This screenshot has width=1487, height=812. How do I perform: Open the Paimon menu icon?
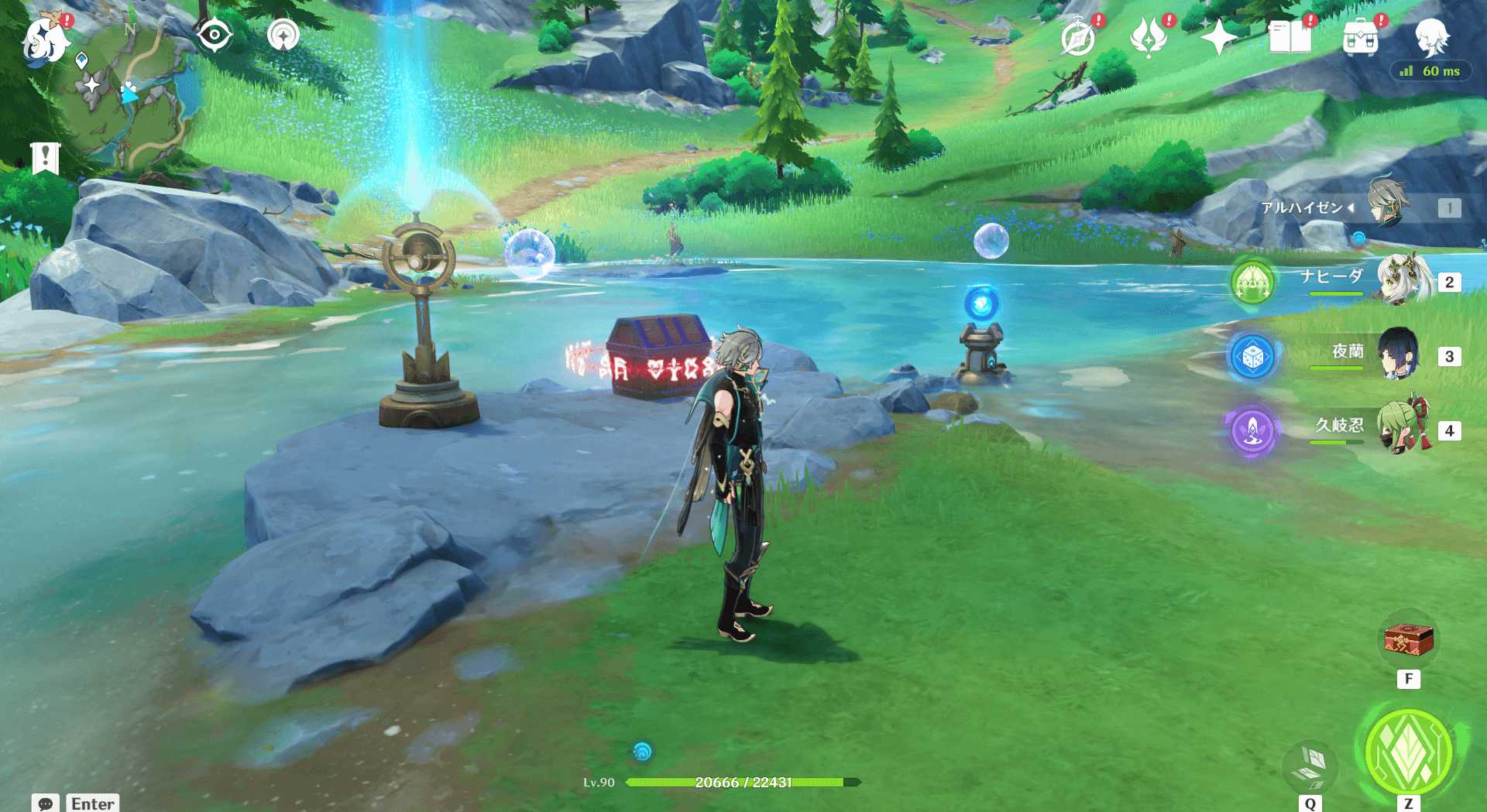tap(43, 39)
